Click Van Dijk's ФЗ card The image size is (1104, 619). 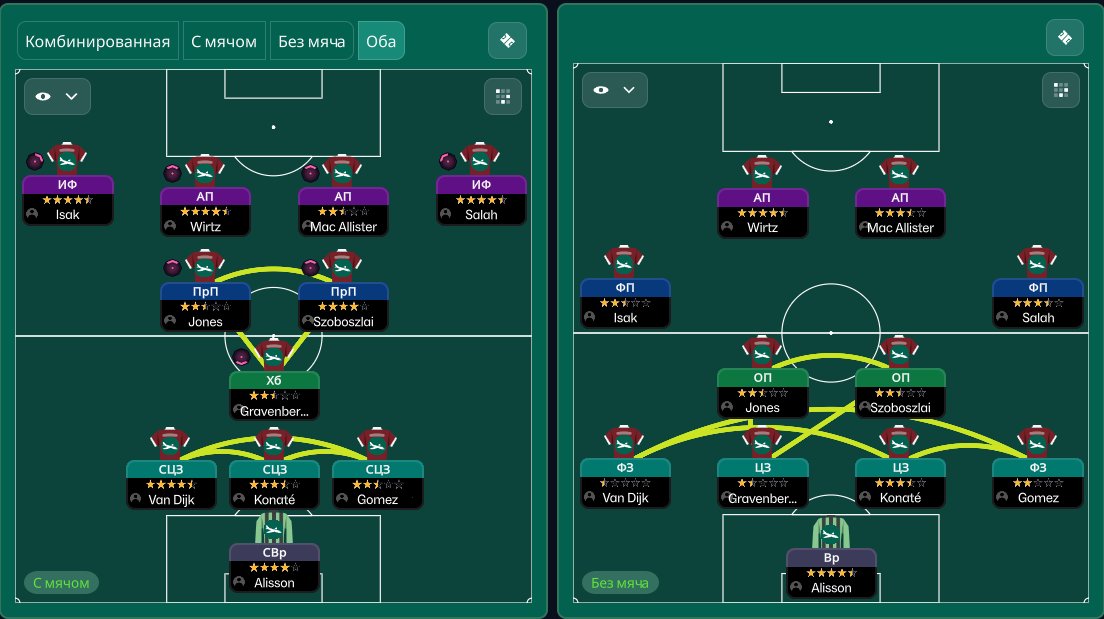(625, 482)
